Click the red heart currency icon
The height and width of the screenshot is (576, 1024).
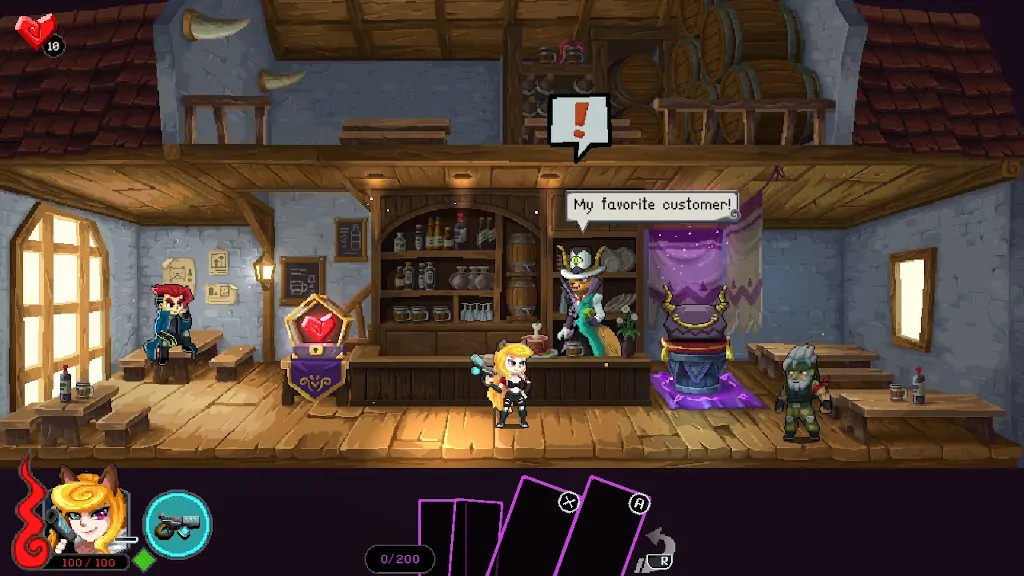click(x=36, y=31)
